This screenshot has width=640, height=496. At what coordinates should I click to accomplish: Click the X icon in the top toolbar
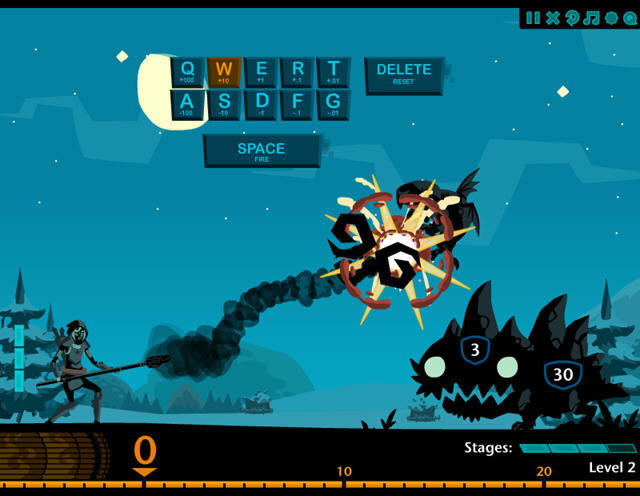click(x=552, y=18)
